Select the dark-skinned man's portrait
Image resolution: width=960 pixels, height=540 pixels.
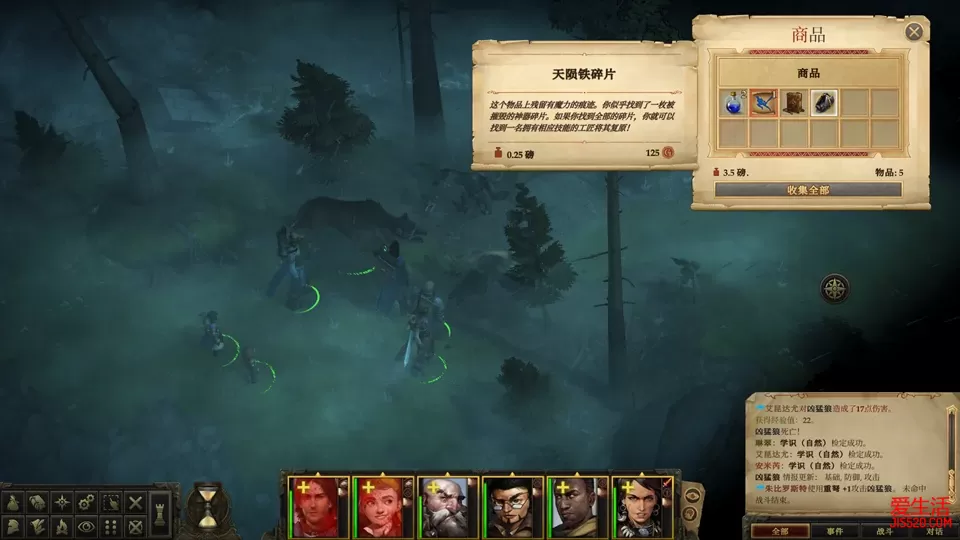click(577, 508)
